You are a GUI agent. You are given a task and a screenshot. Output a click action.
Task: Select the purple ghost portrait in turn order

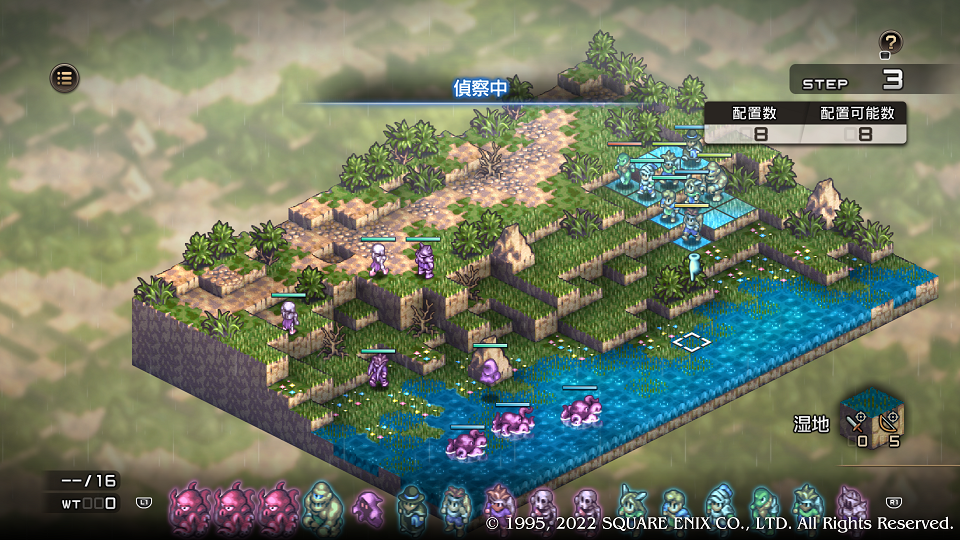(367, 507)
